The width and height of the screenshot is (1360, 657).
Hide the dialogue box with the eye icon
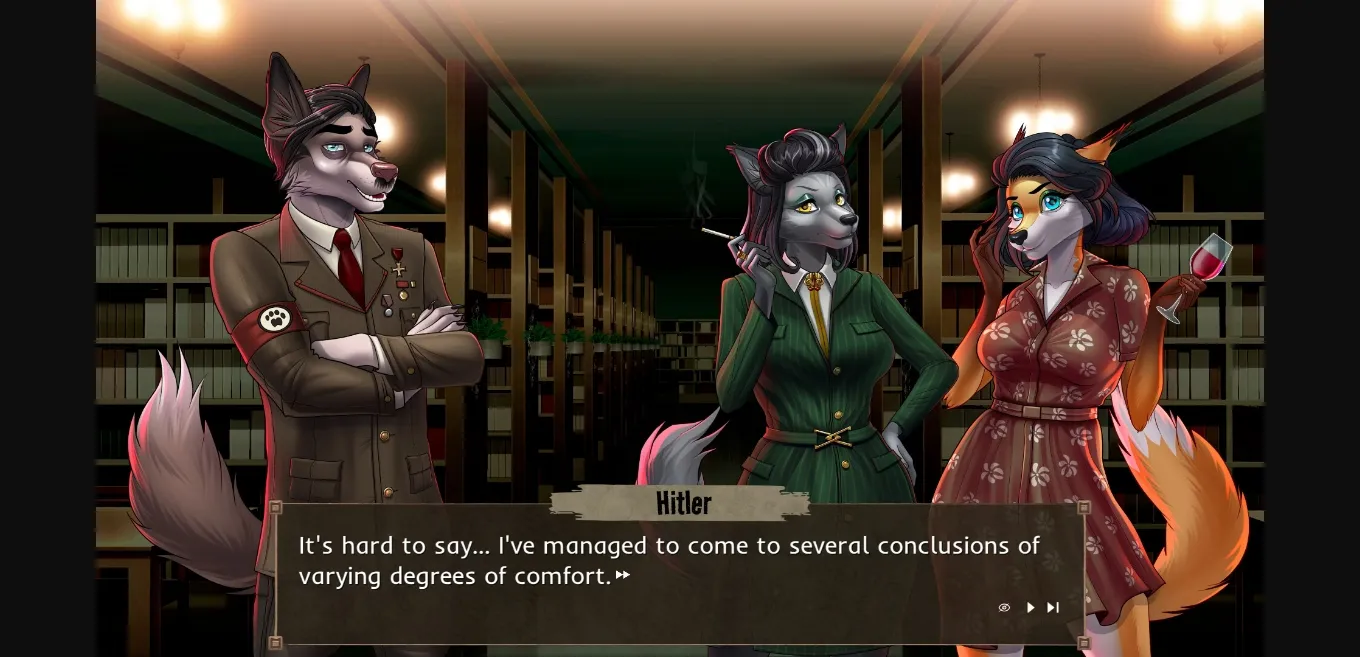pyautogui.click(x=1004, y=607)
